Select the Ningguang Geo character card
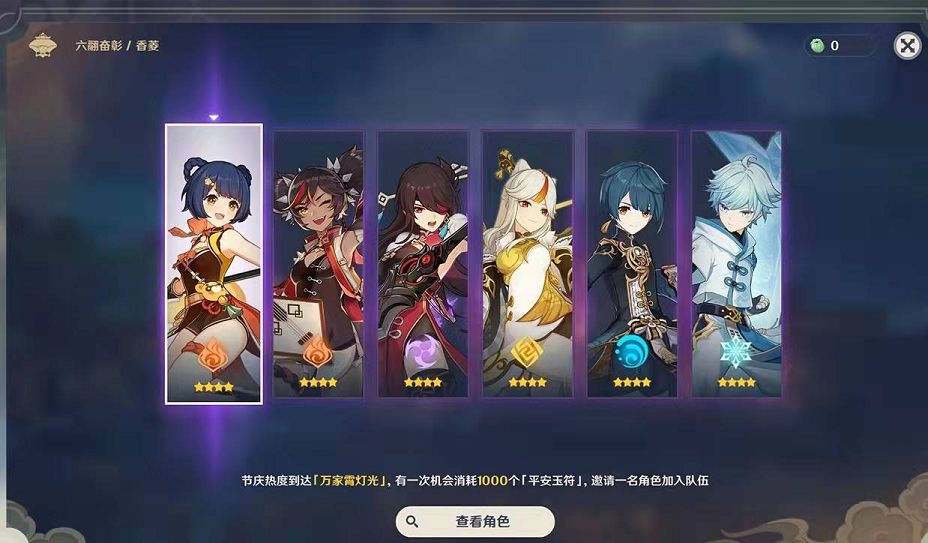Viewport: 928px width, 543px height. 527,264
